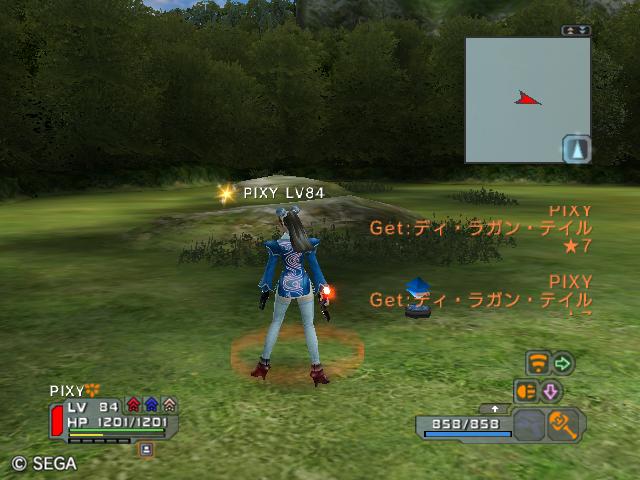Select the orange signal-wave palette icon
640x480 pixels.
coord(538,362)
